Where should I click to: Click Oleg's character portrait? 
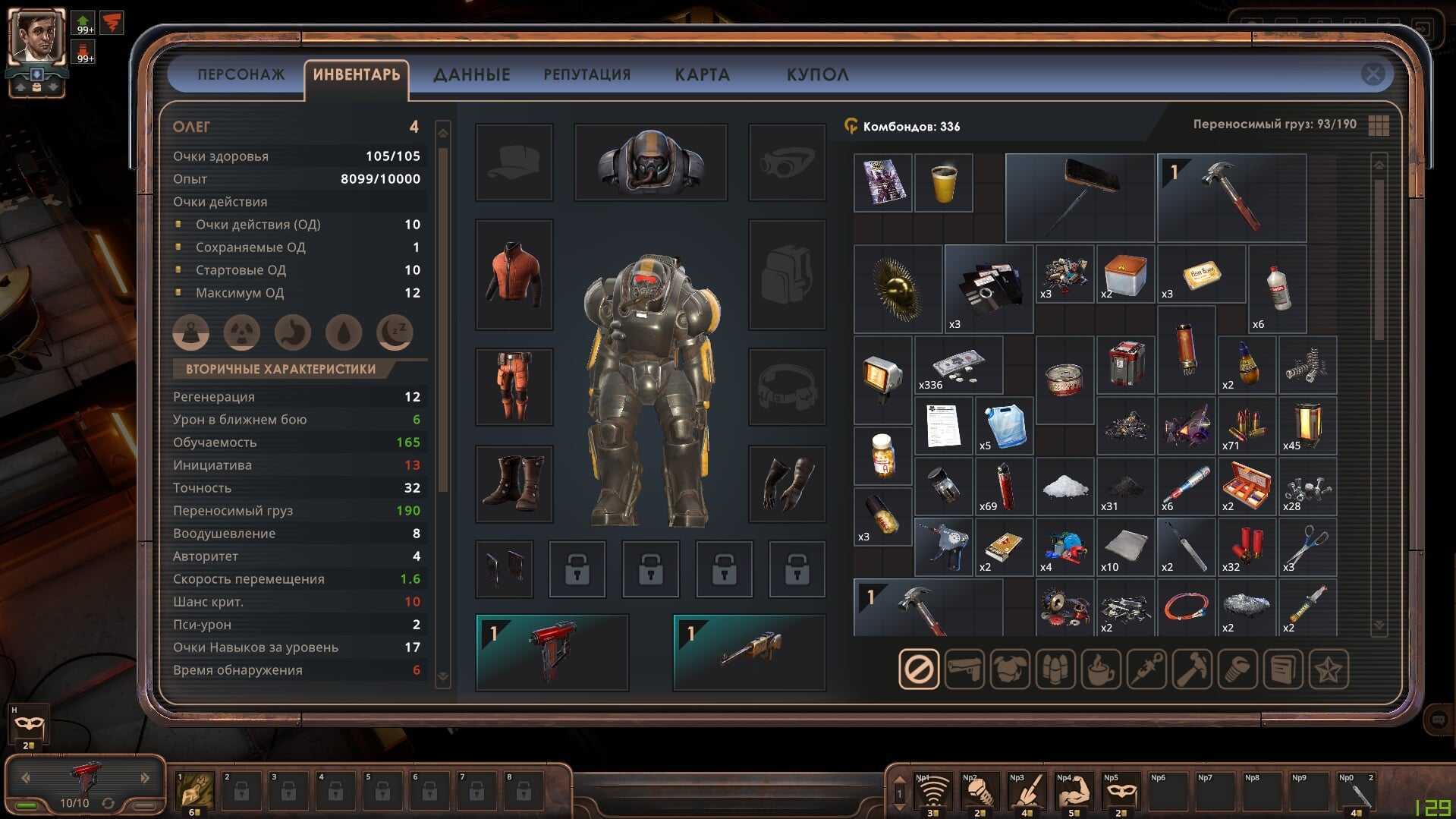click(36, 36)
